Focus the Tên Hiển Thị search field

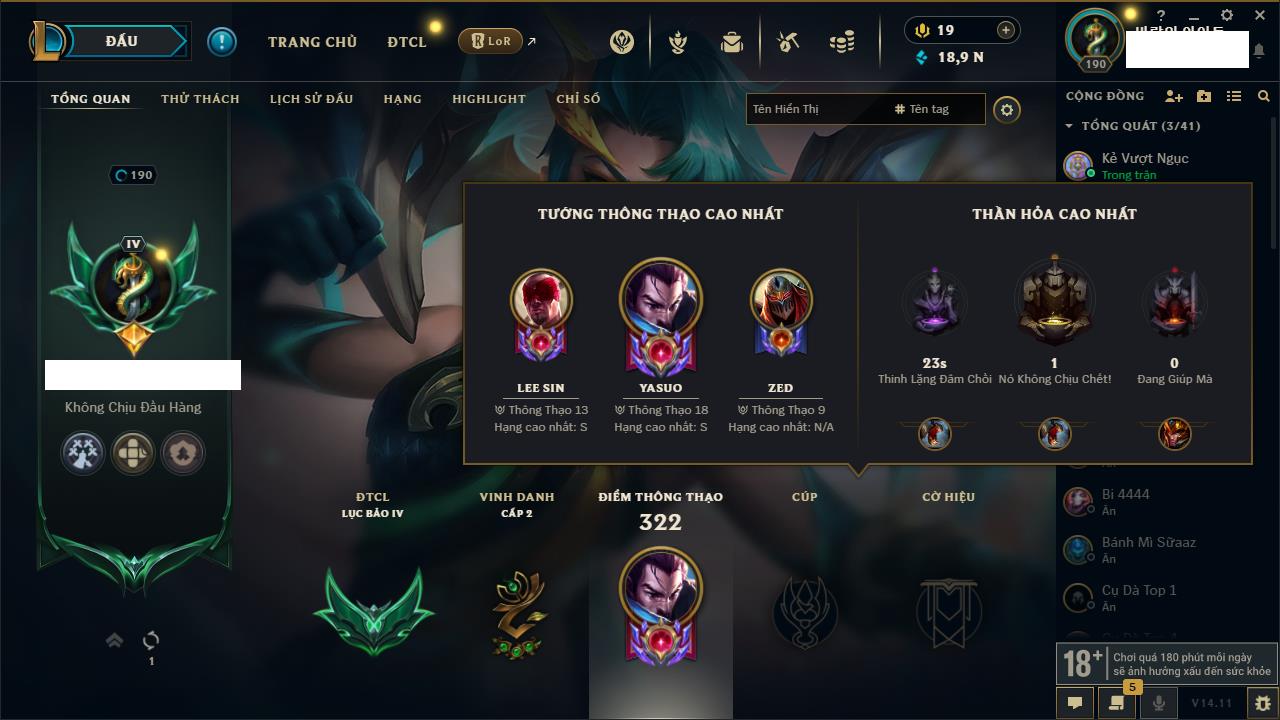[x=815, y=109]
